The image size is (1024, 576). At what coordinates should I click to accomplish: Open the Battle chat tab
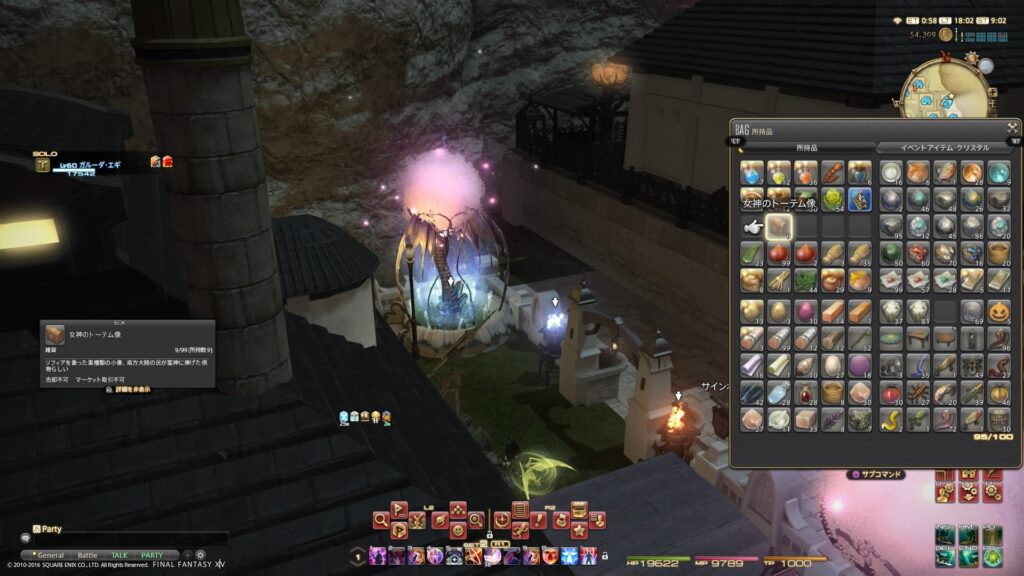[x=88, y=554]
